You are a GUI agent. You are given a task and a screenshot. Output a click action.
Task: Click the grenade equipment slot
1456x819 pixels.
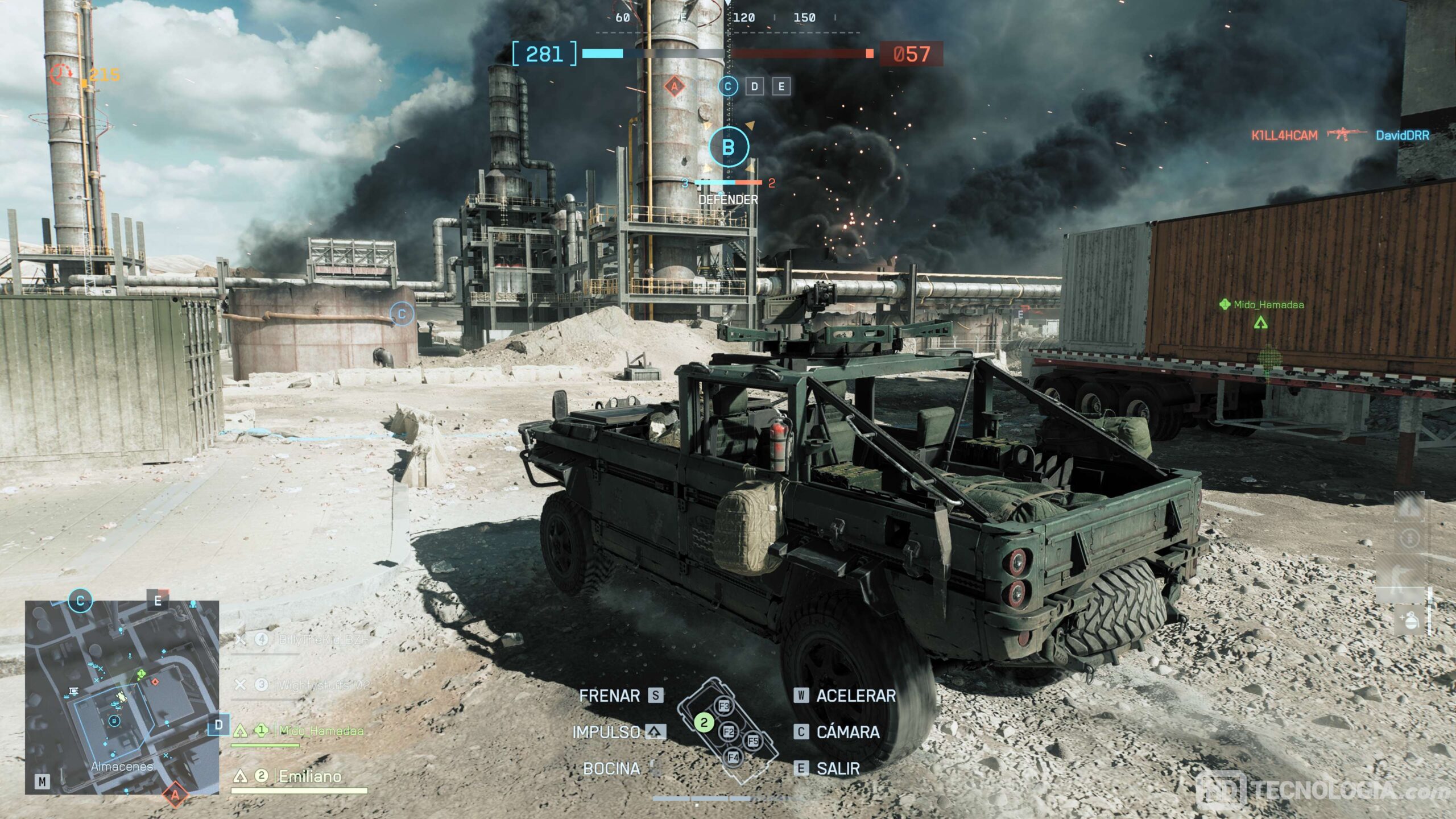(x=1410, y=621)
